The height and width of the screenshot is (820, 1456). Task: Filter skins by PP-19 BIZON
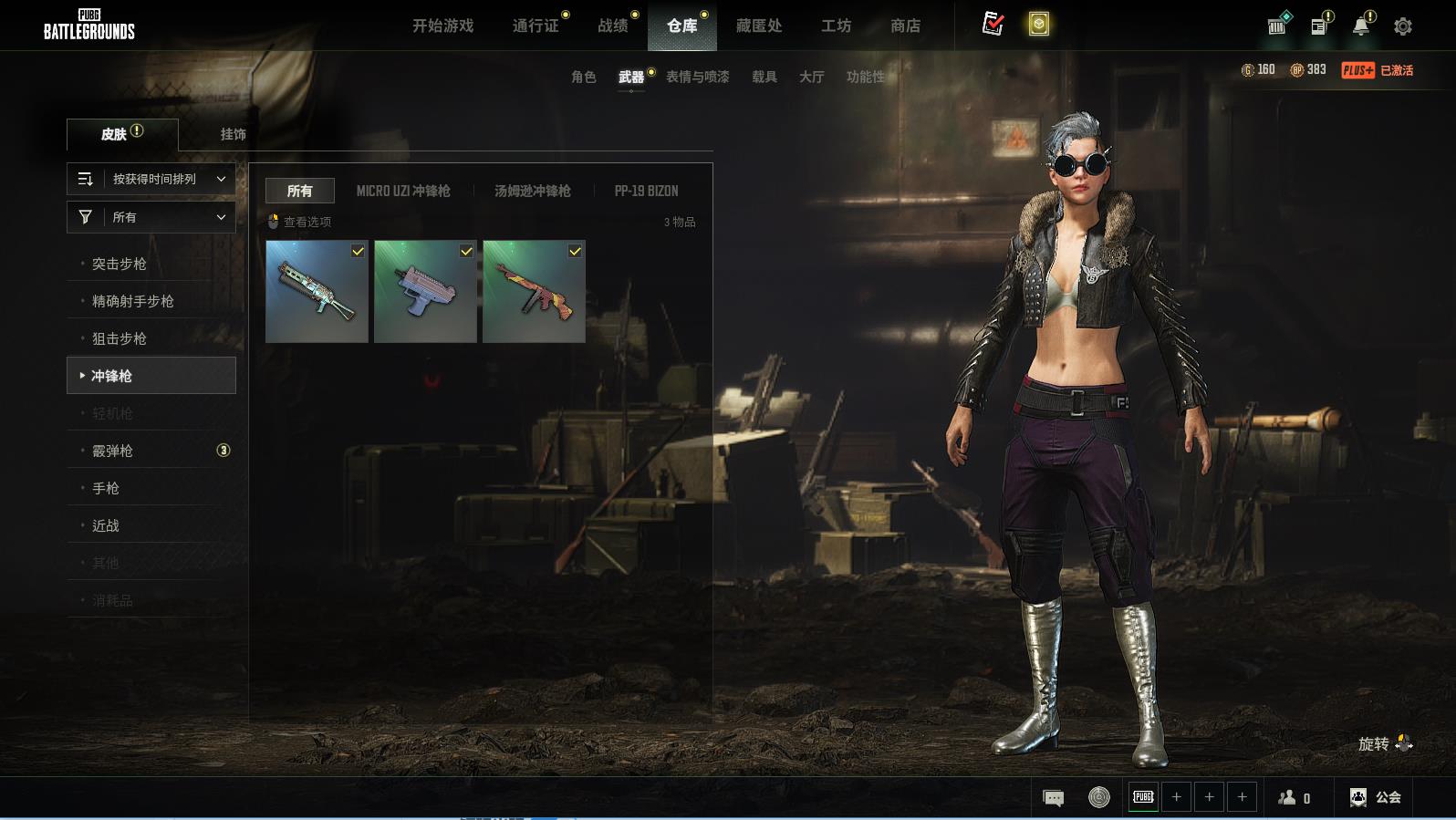point(646,191)
